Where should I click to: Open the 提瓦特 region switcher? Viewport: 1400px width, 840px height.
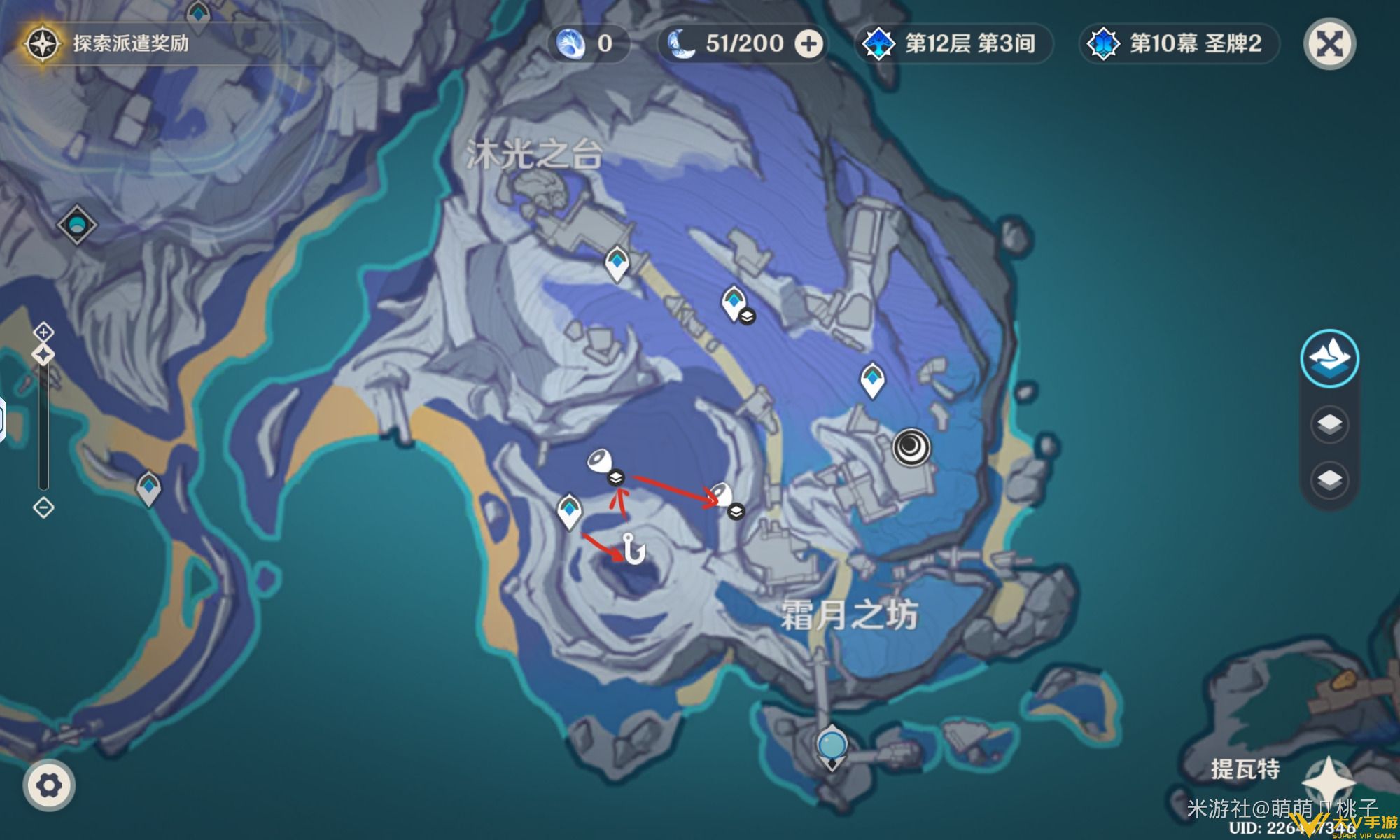(1245, 769)
